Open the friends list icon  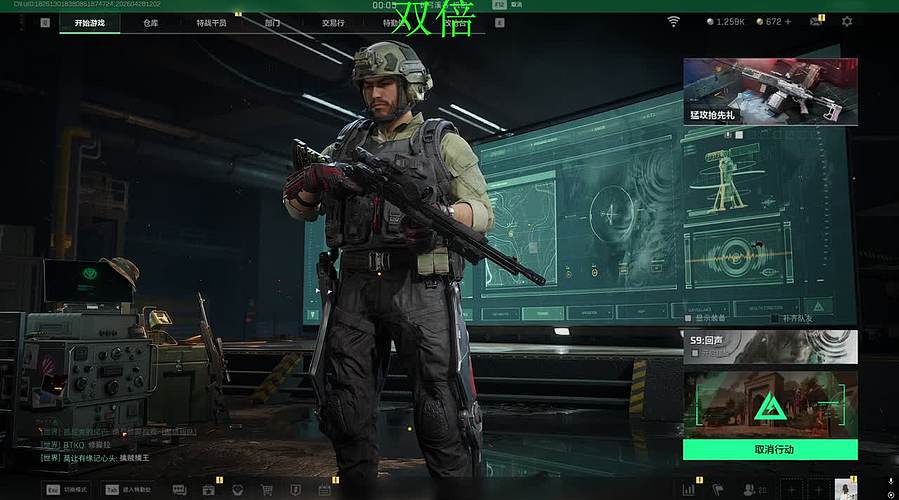750,490
